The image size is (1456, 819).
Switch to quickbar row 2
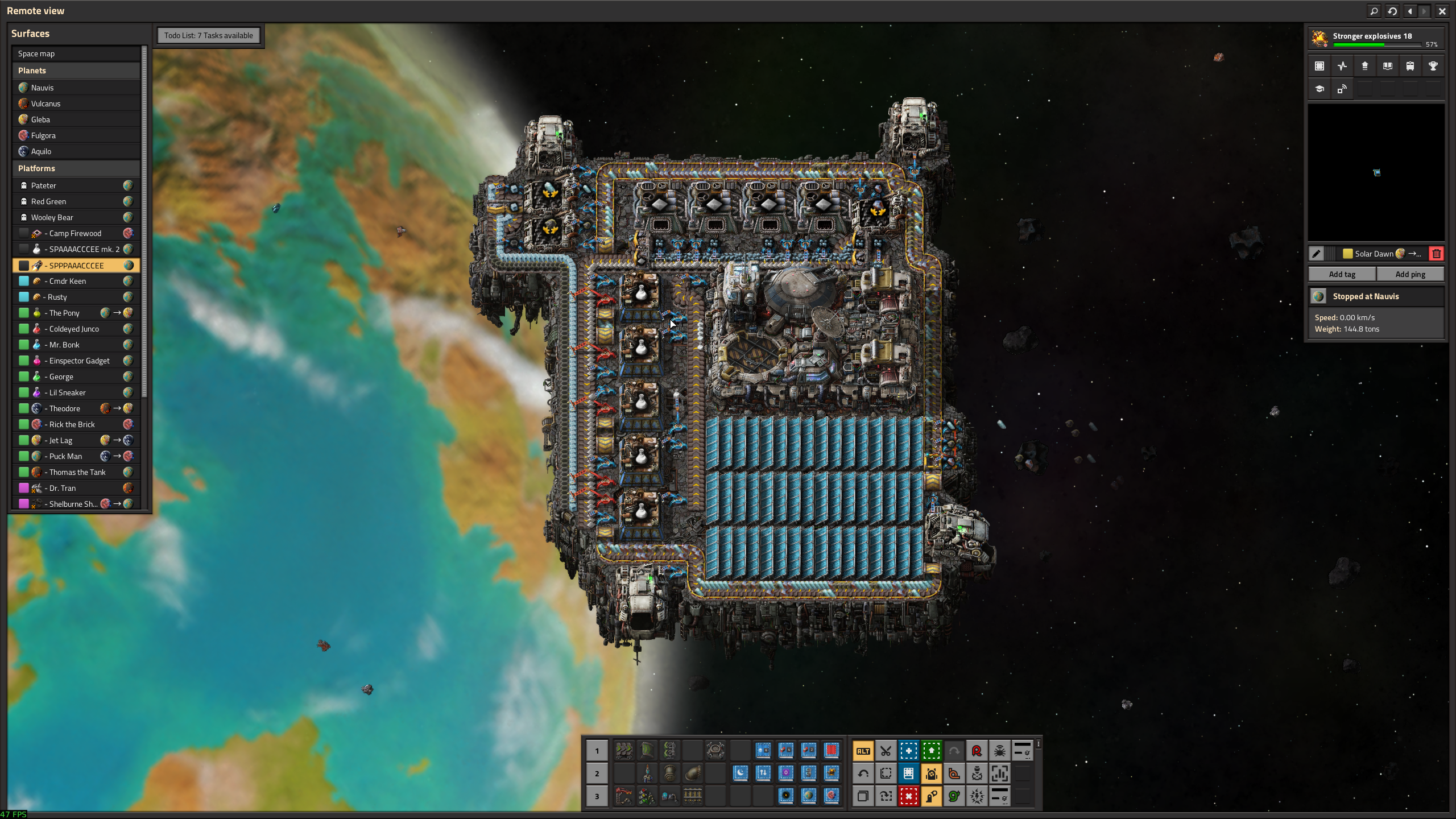click(x=597, y=773)
